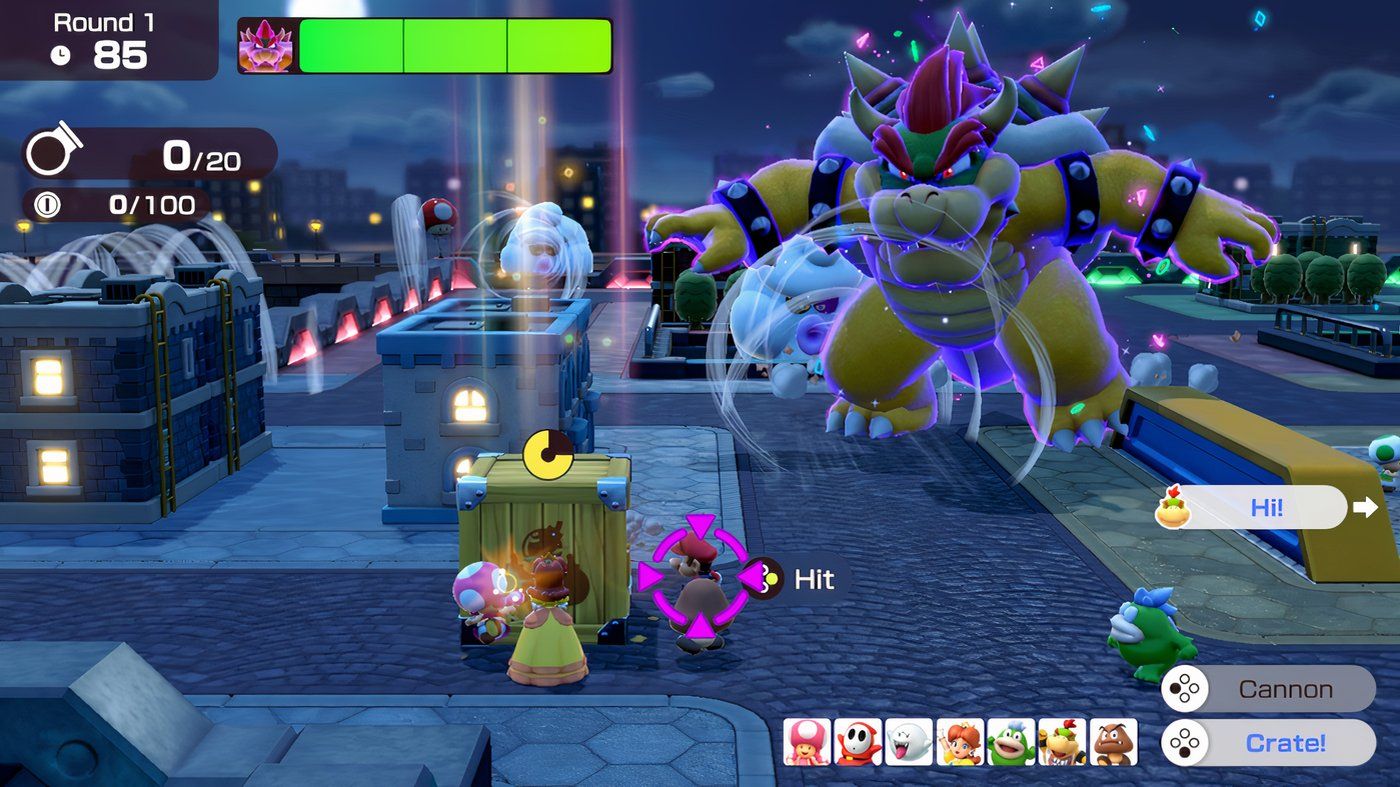This screenshot has height=787, width=1400.
Task: Click the Round 1 timer panel
Action: click(105, 42)
